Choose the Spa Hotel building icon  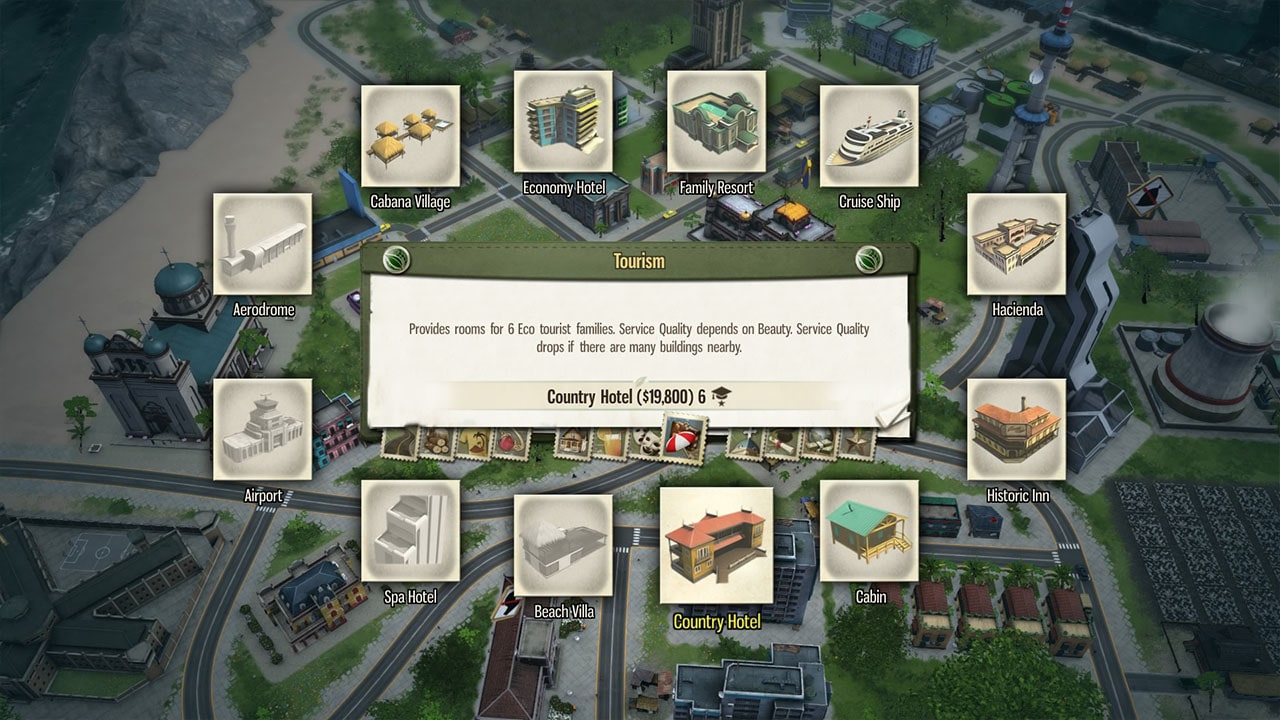click(x=410, y=532)
